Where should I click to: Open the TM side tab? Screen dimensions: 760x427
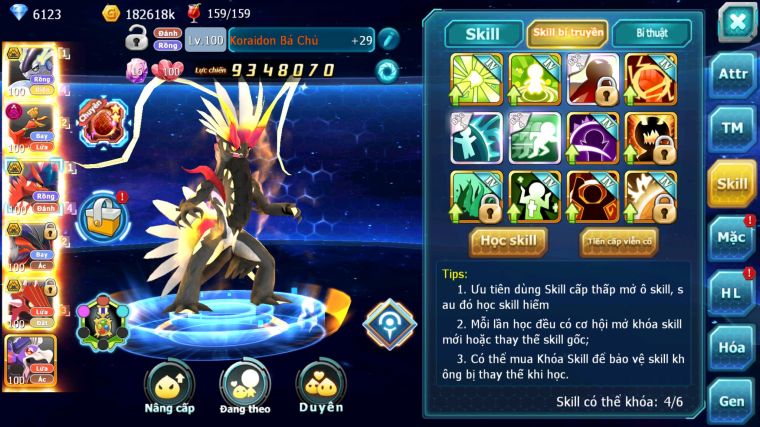(732, 128)
